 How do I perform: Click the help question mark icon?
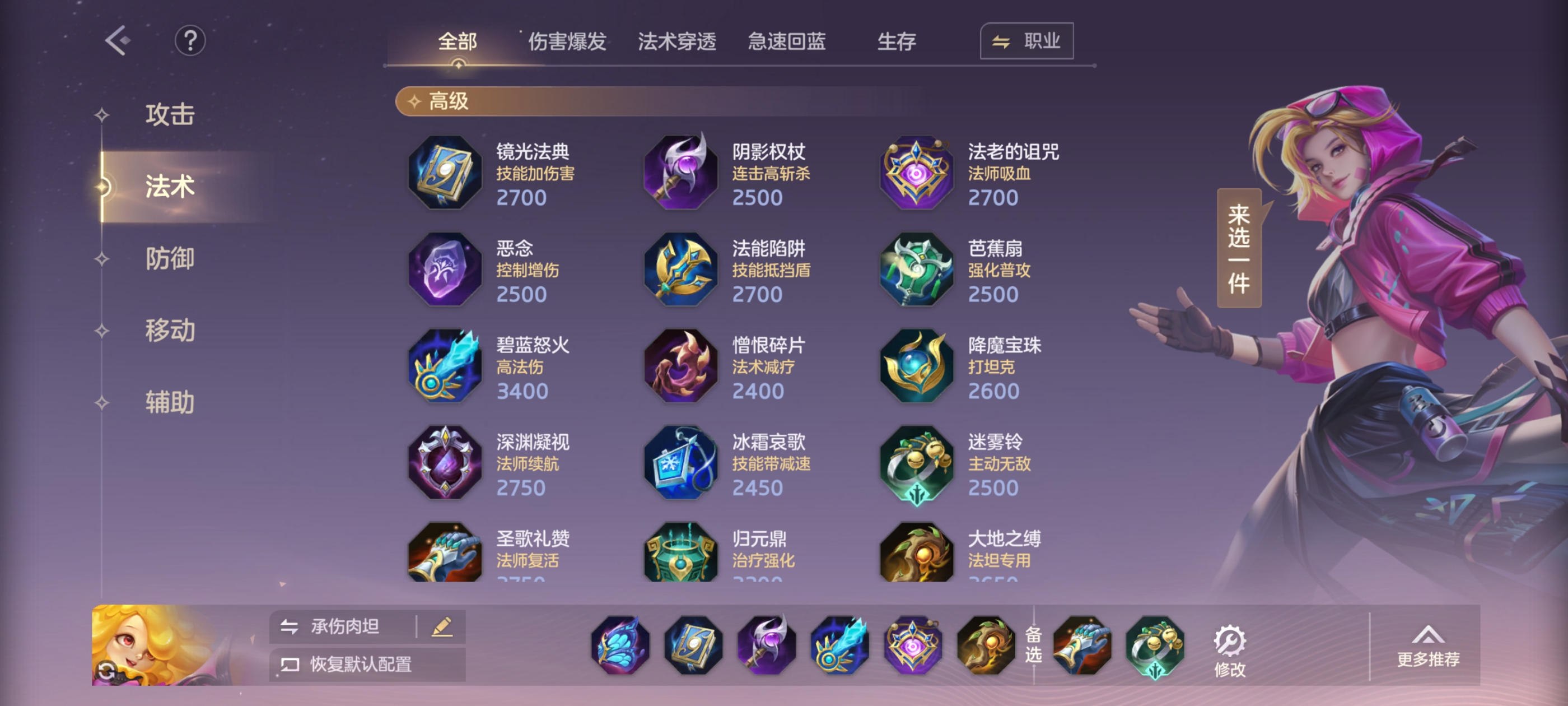[x=190, y=41]
